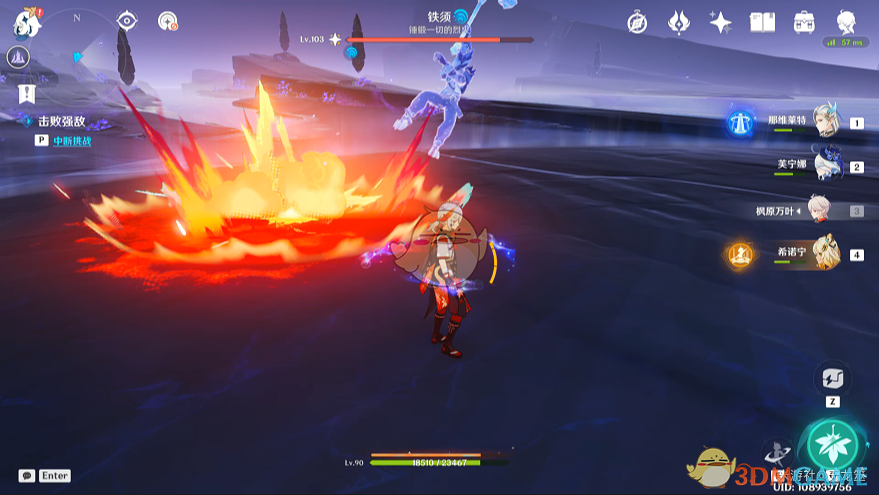Open the bookmark quest icon
This screenshot has width=879, height=495.
[27, 94]
